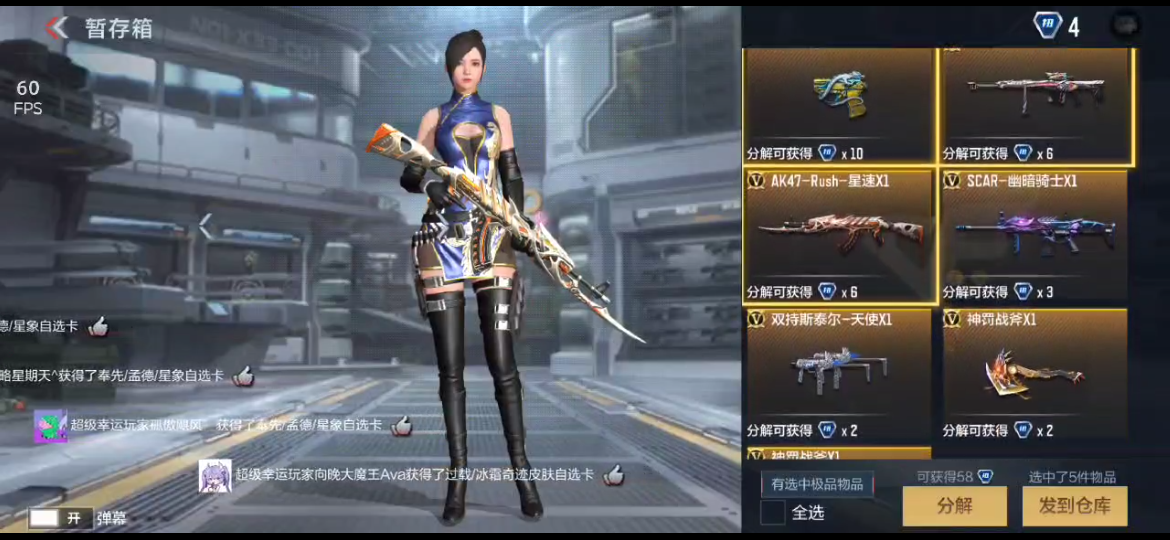Open the round icon right of the token count
This screenshot has width=1170, height=540.
point(1125,26)
